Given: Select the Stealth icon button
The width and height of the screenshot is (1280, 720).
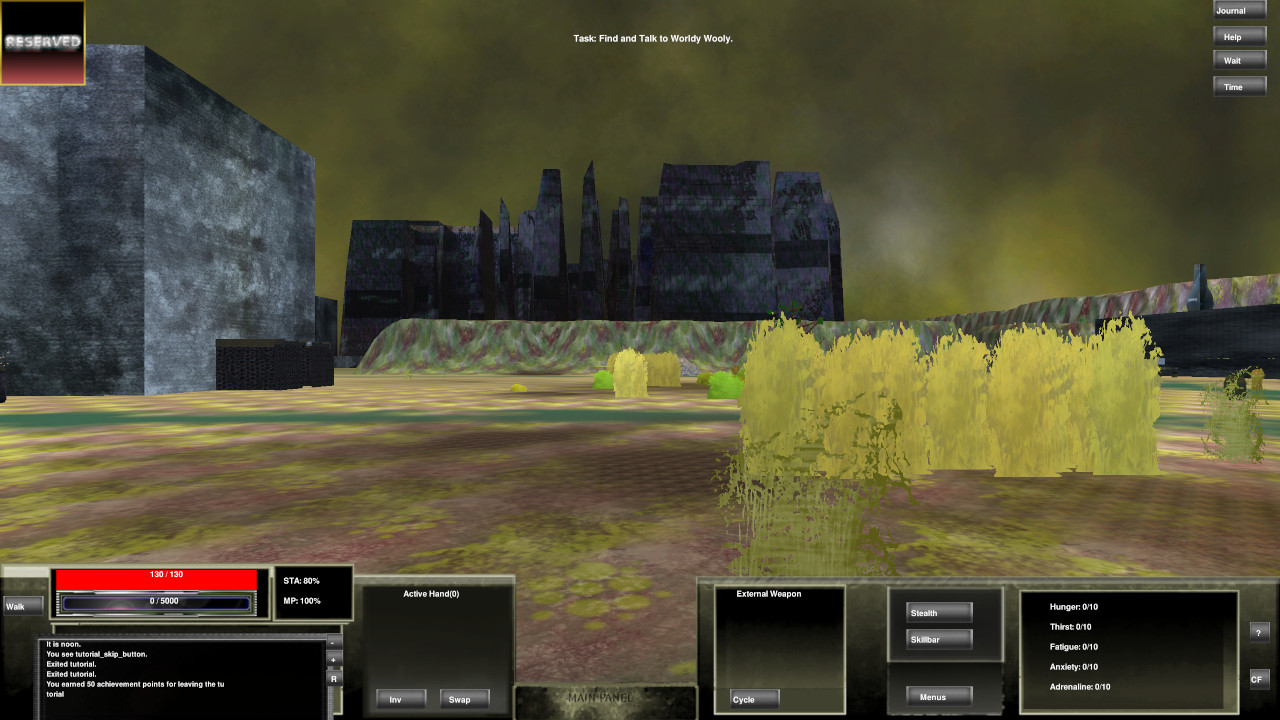Looking at the screenshot, I should 937,612.
